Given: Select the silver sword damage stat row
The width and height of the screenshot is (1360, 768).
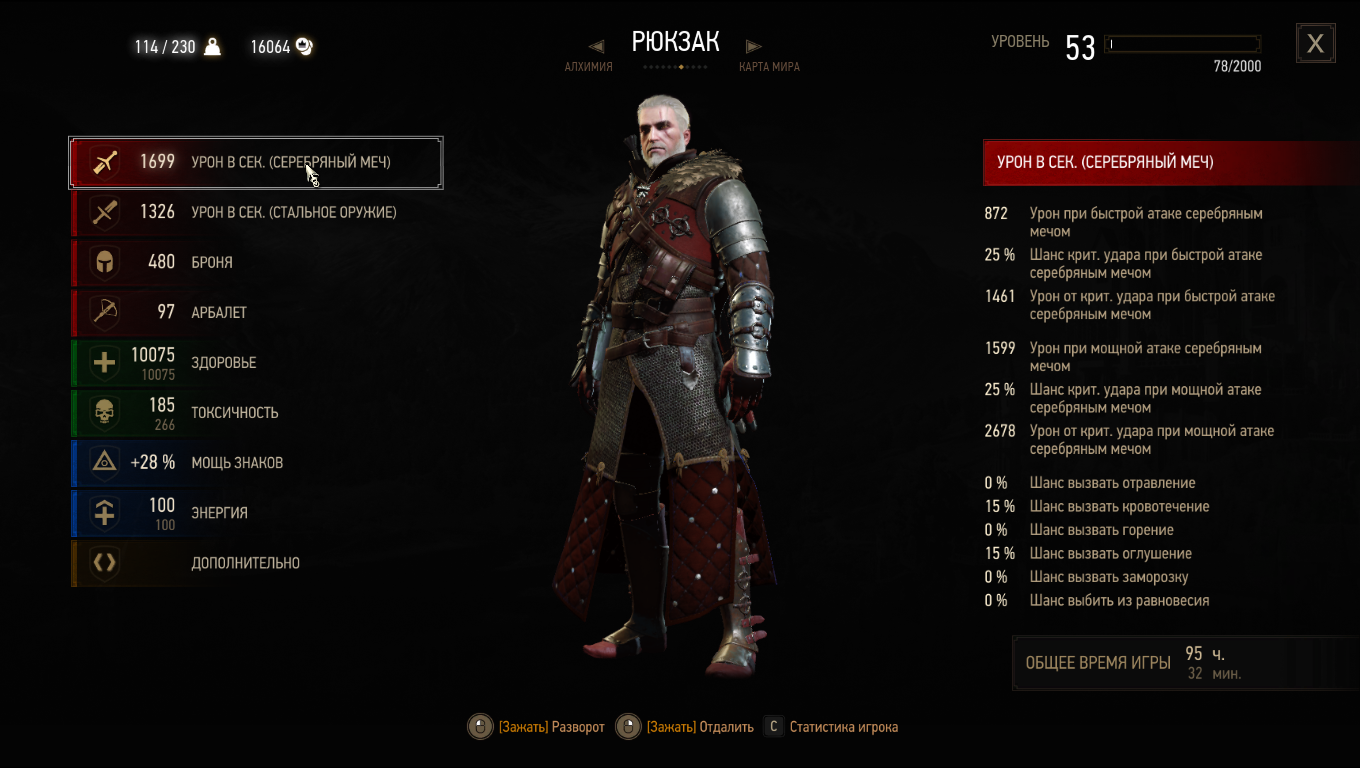Looking at the screenshot, I should [256, 162].
